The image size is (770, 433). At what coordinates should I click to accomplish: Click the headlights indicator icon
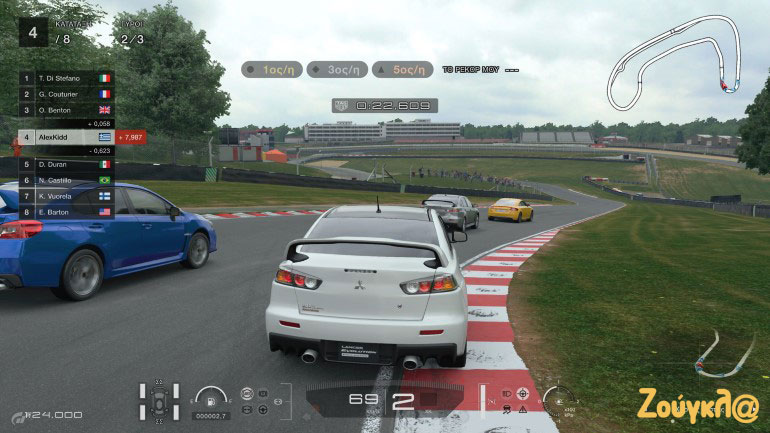(x=508, y=393)
